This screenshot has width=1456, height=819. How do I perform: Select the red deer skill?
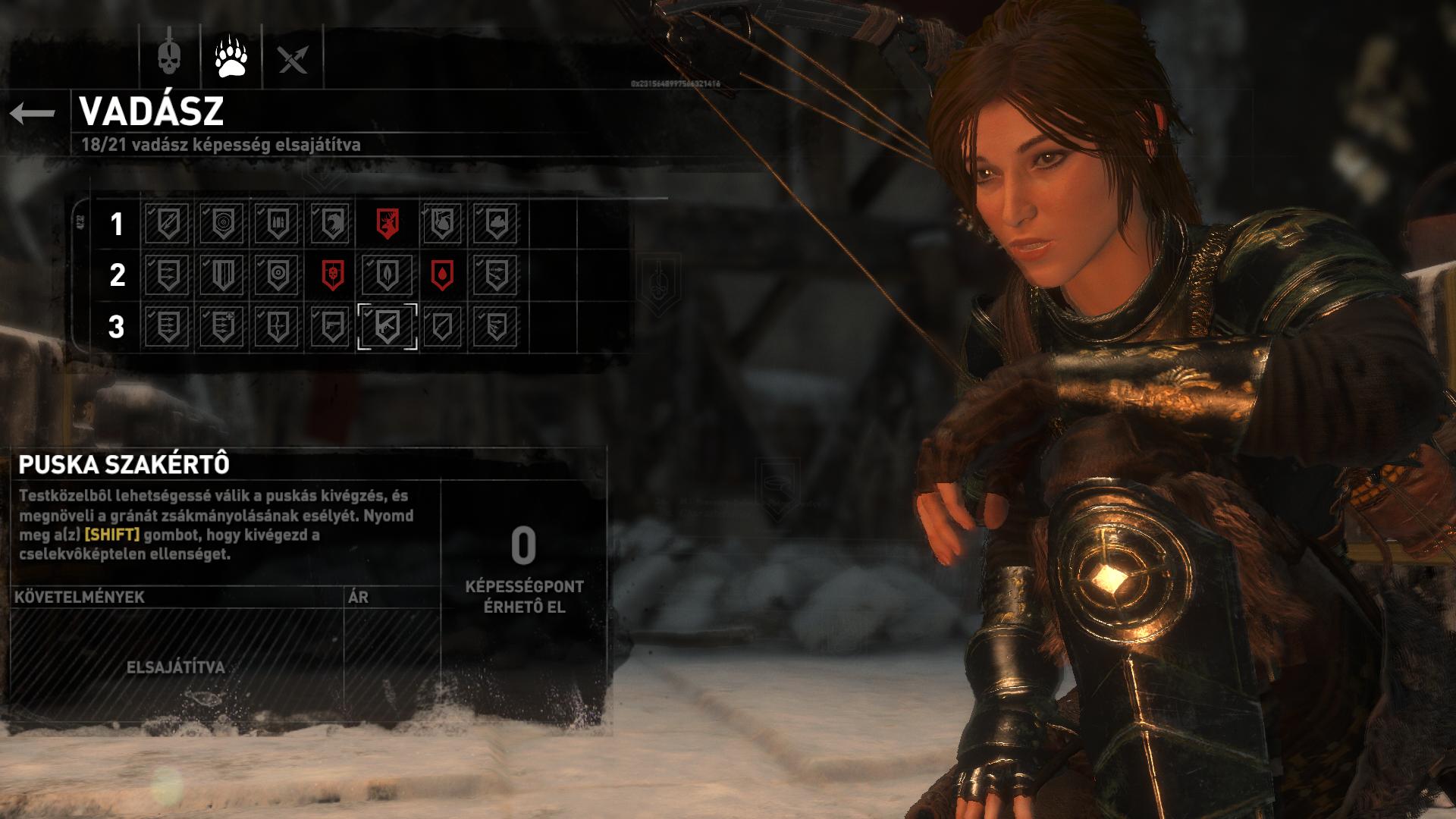pos(387,224)
